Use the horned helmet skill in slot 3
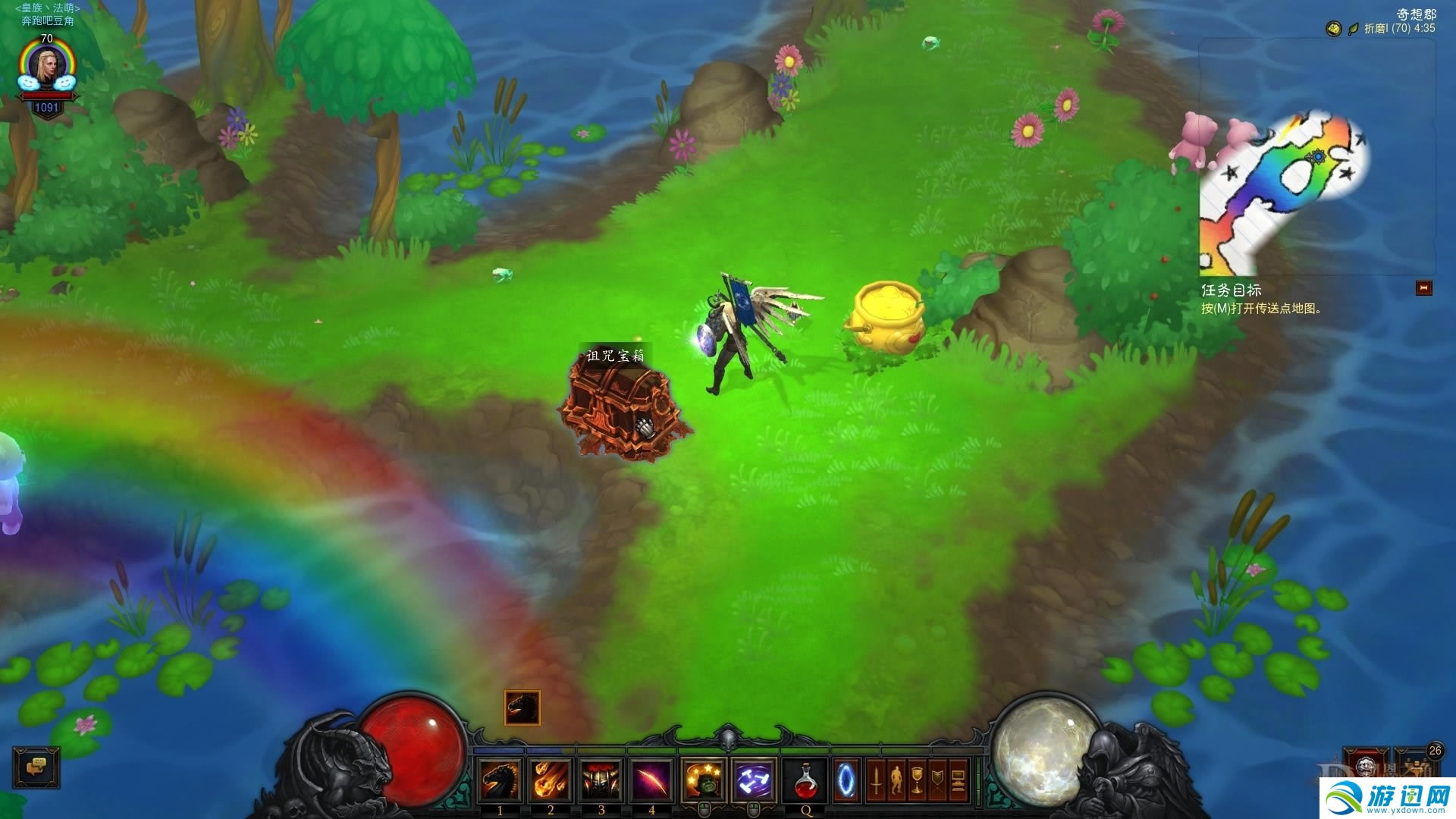The height and width of the screenshot is (819, 1456). (601, 780)
